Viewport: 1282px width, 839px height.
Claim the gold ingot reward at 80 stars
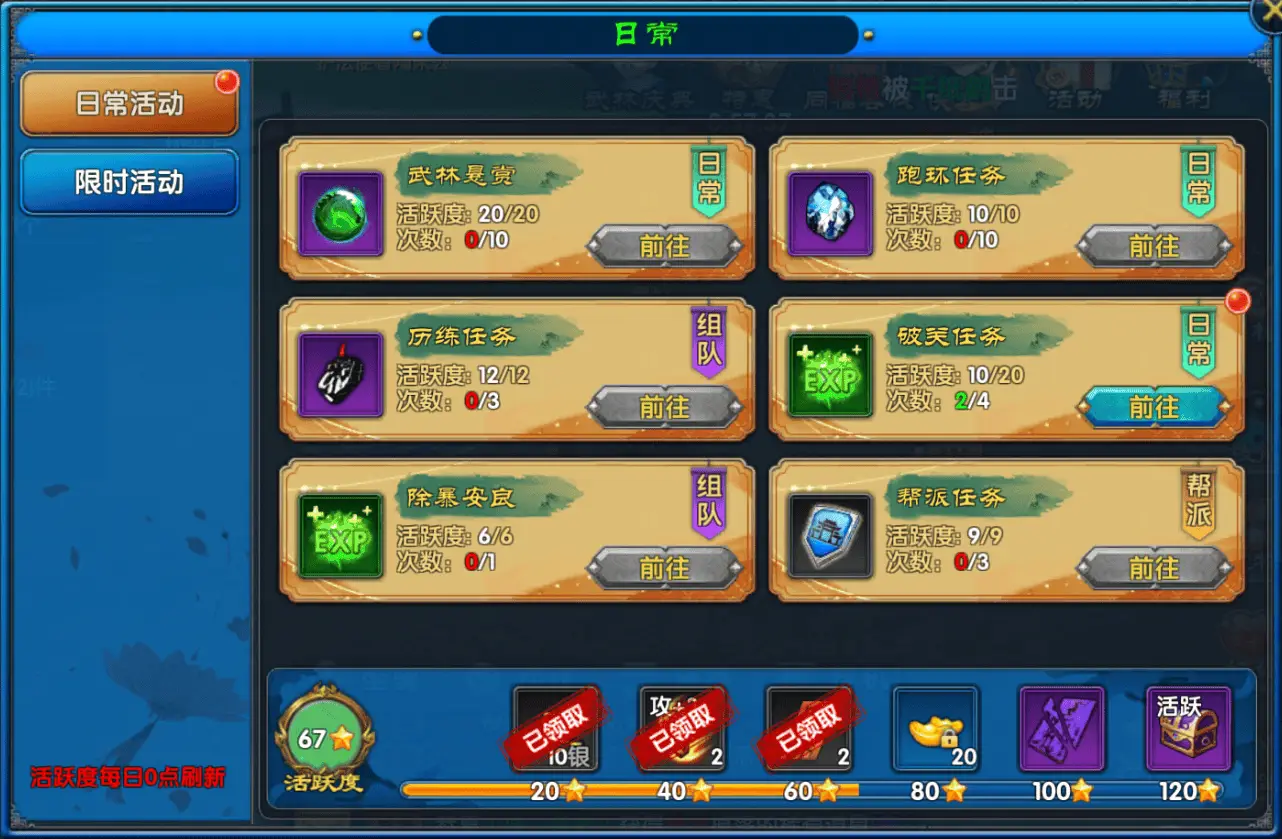[x=936, y=728]
